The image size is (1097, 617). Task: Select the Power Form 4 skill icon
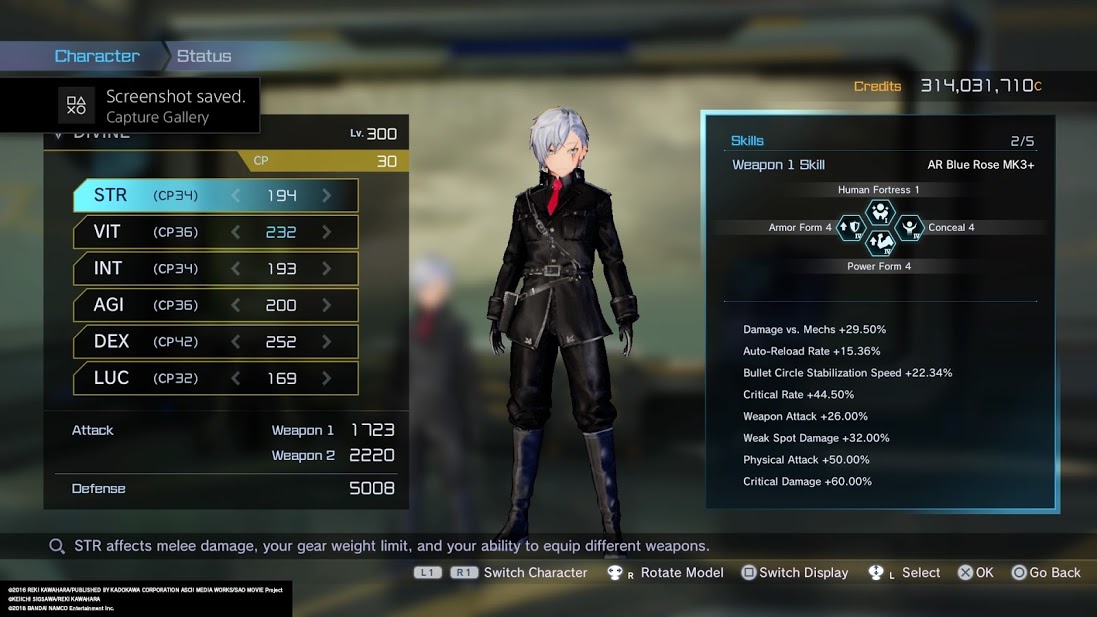[x=879, y=243]
